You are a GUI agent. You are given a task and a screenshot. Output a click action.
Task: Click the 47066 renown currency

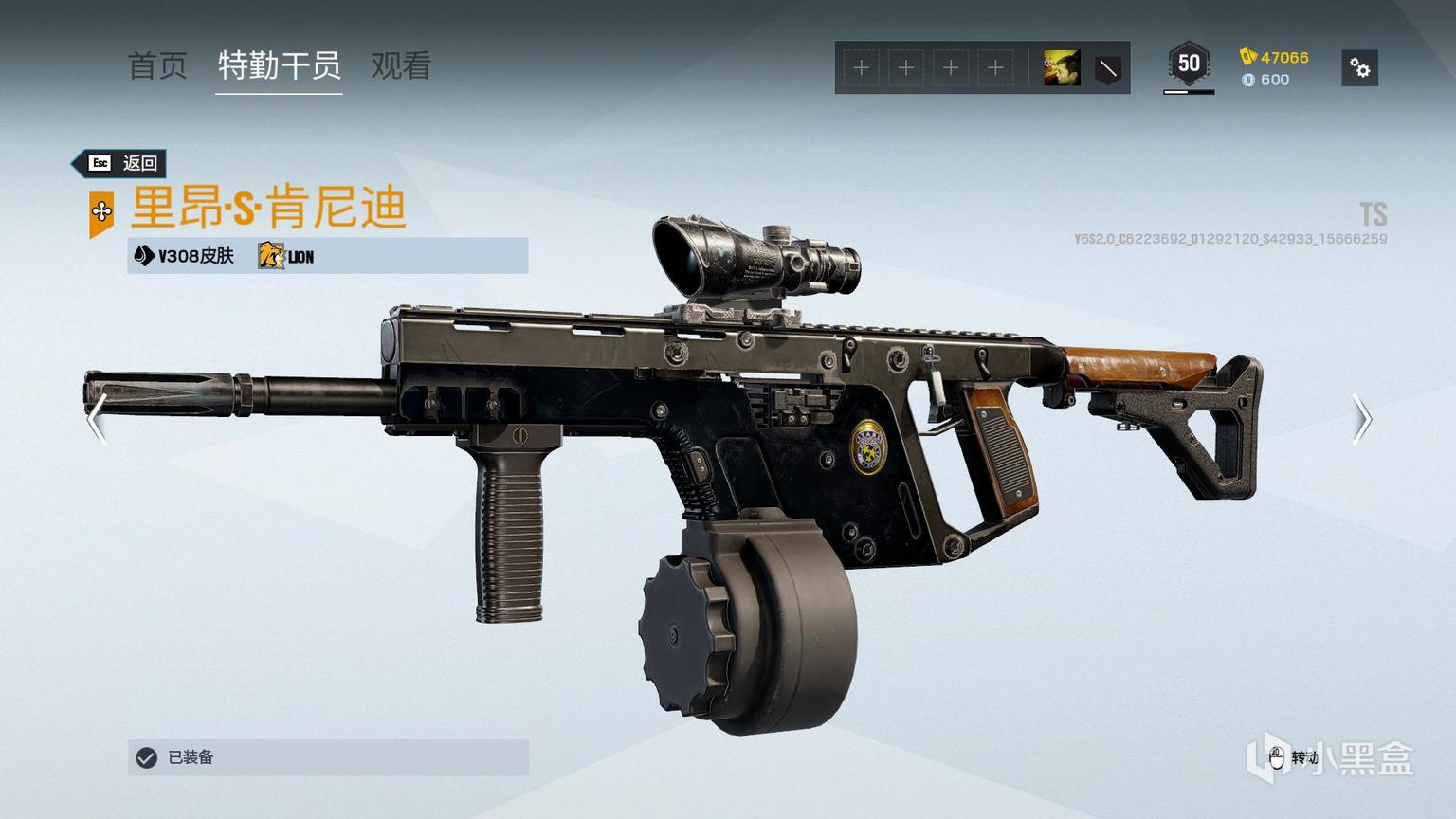1274,57
